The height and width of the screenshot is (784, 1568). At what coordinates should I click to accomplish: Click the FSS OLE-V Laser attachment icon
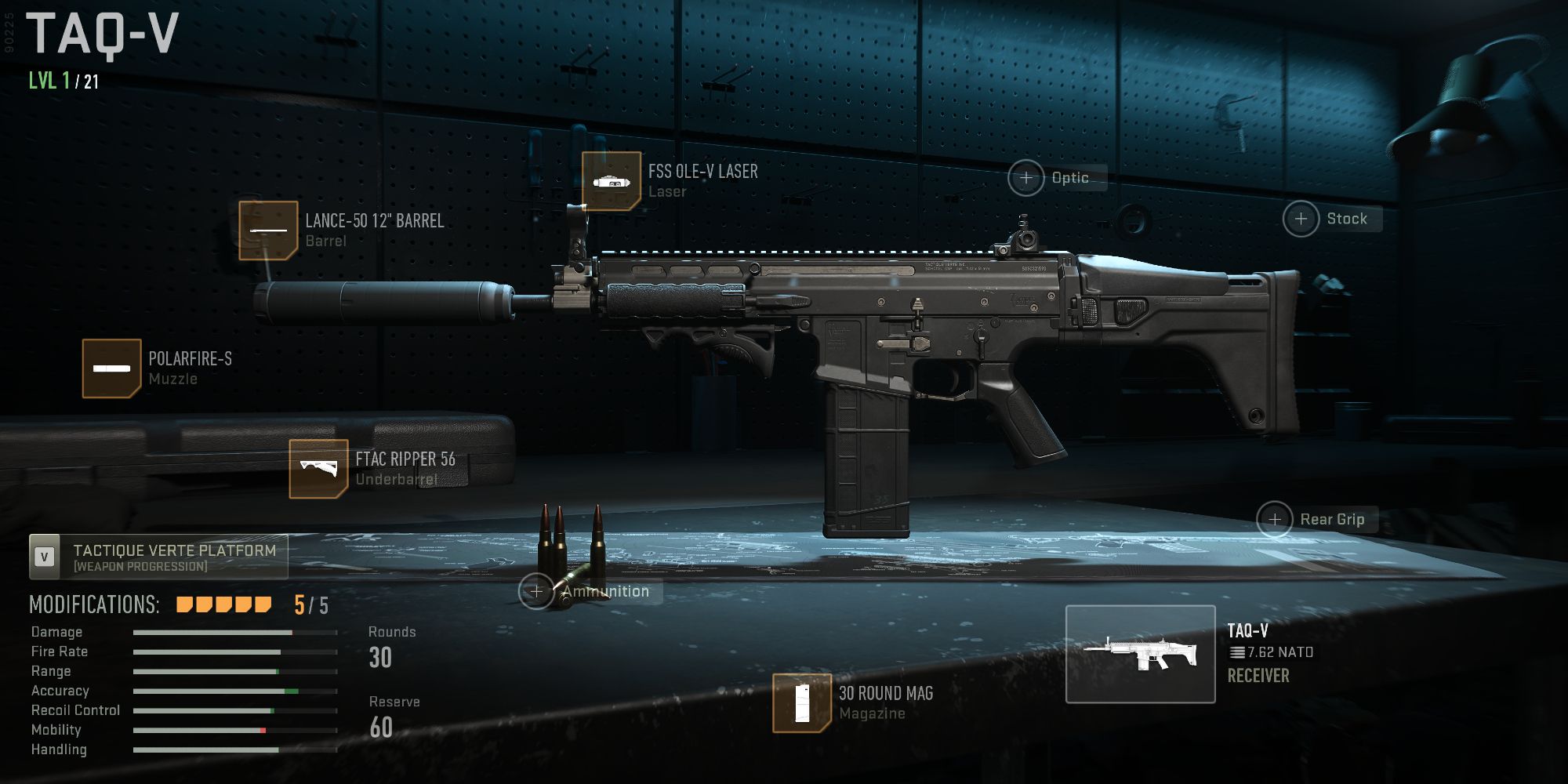pos(614,181)
